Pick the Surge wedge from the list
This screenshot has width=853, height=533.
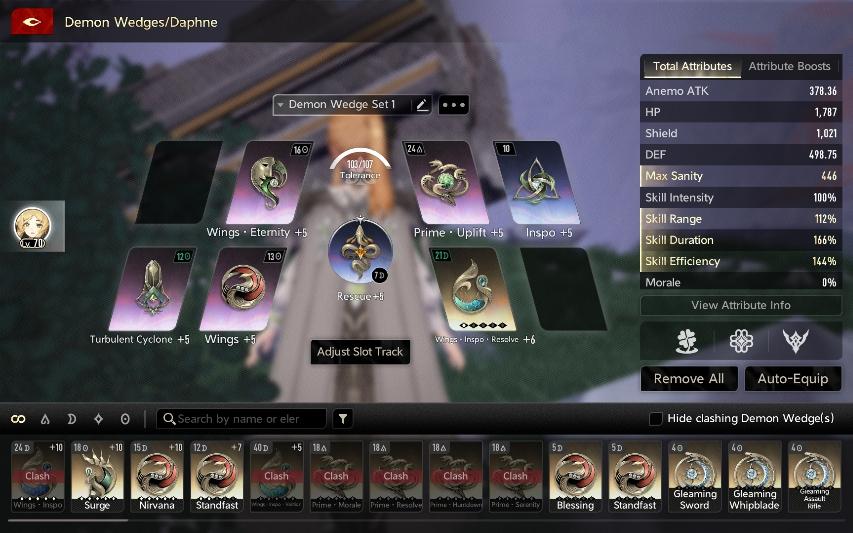pyautogui.click(x=97, y=476)
